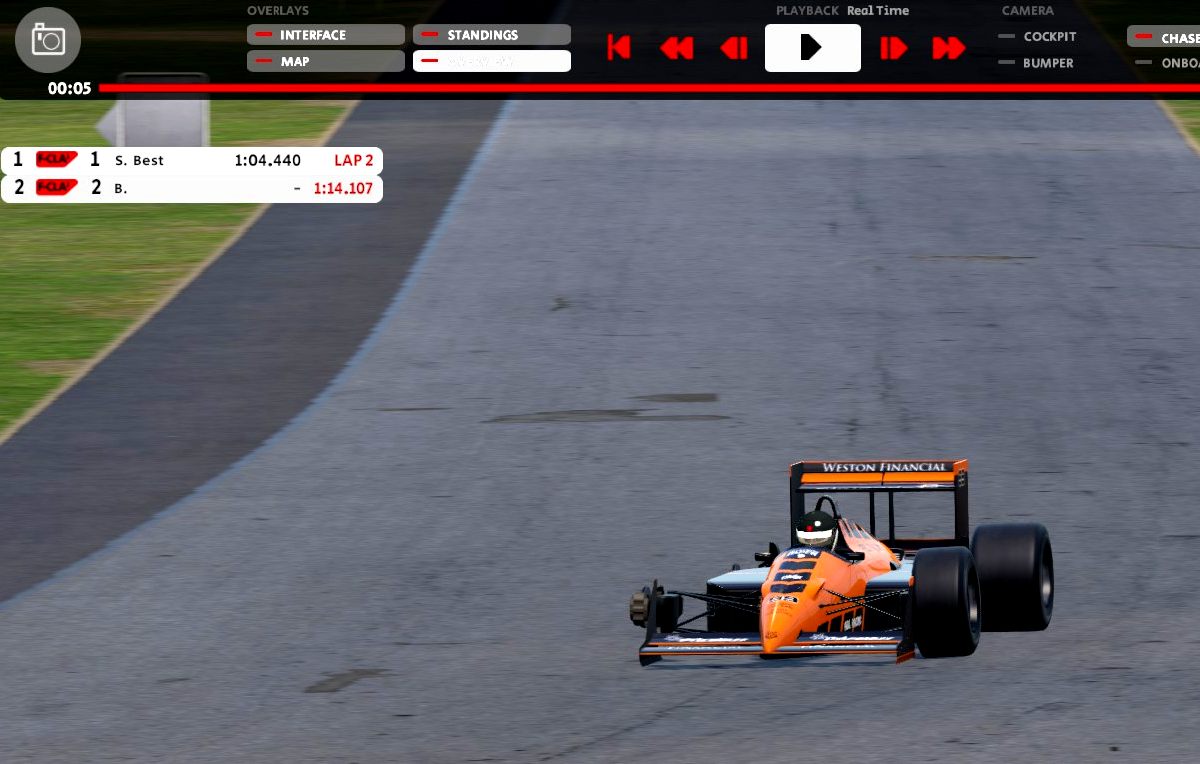Toggle the Standings overlay
This screenshot has height=764, width=1200.
(x=491, y=35)
